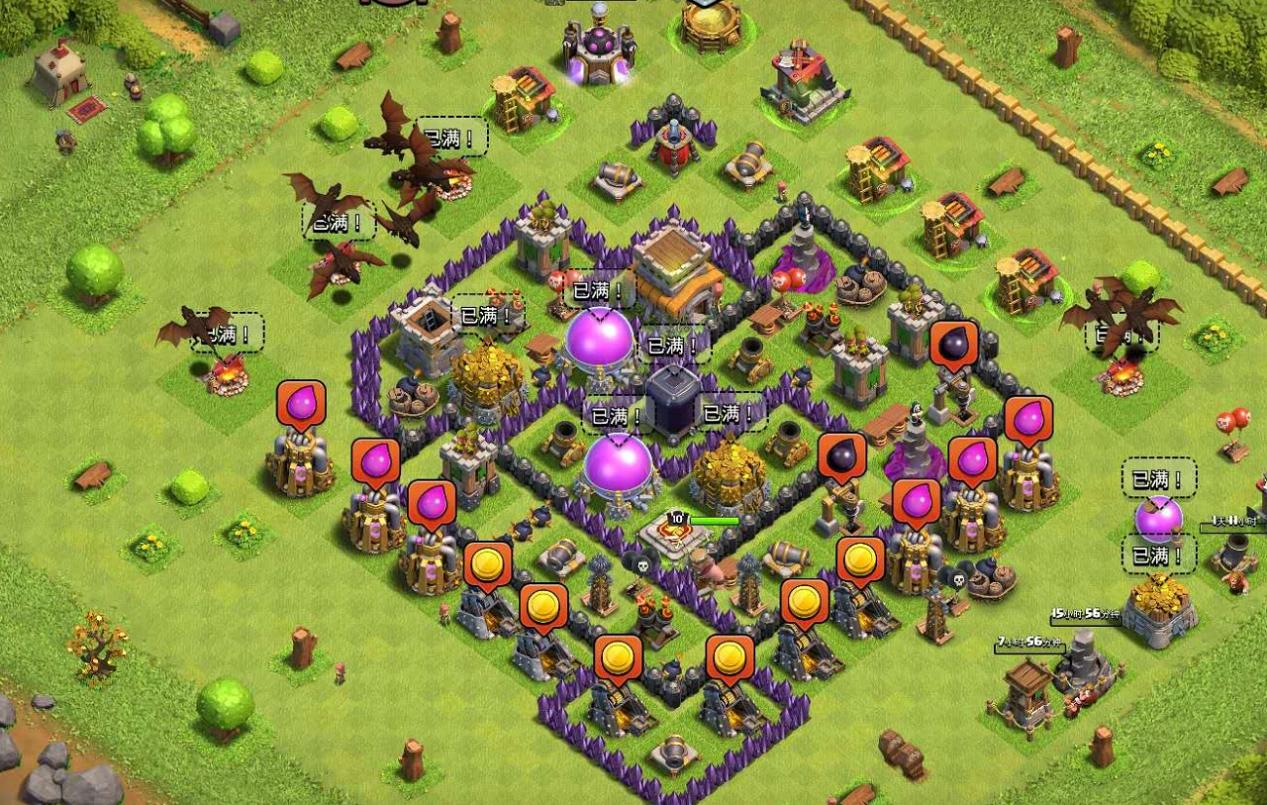
Task: Collect the topmost dark elixir drop bubble
Action: [952, 345]
